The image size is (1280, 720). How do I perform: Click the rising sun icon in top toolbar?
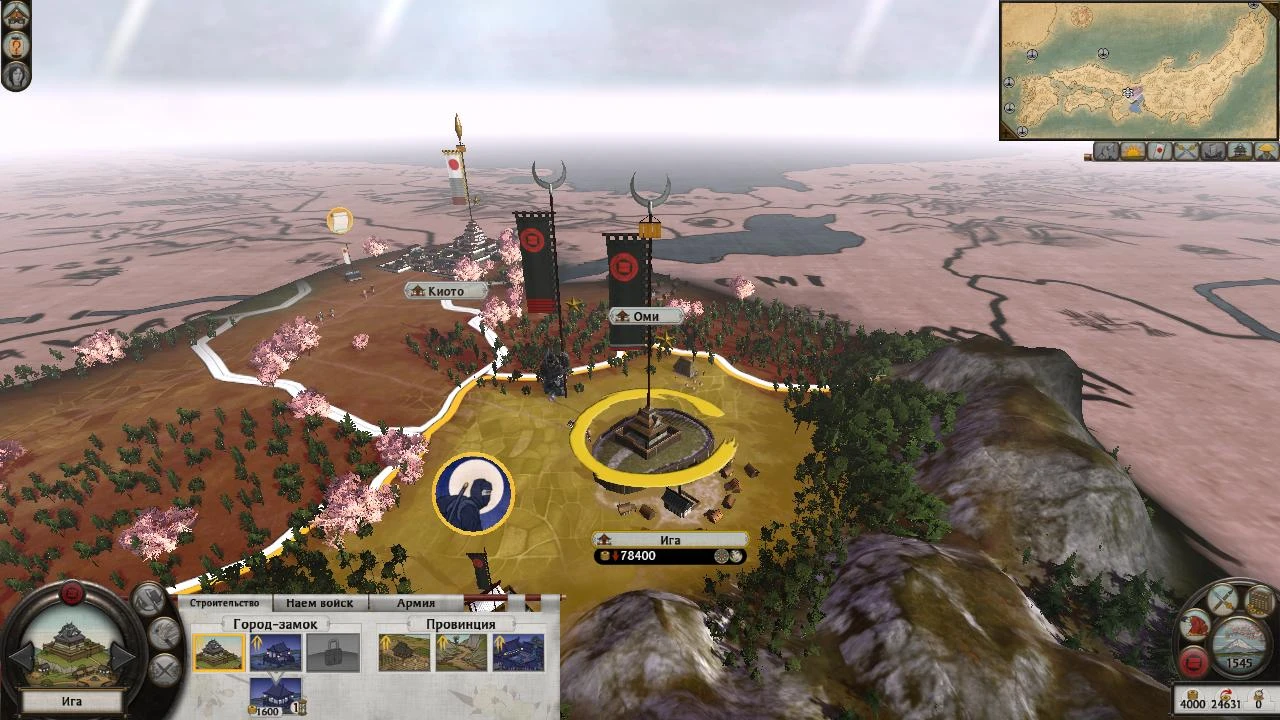click(1132, 152)
